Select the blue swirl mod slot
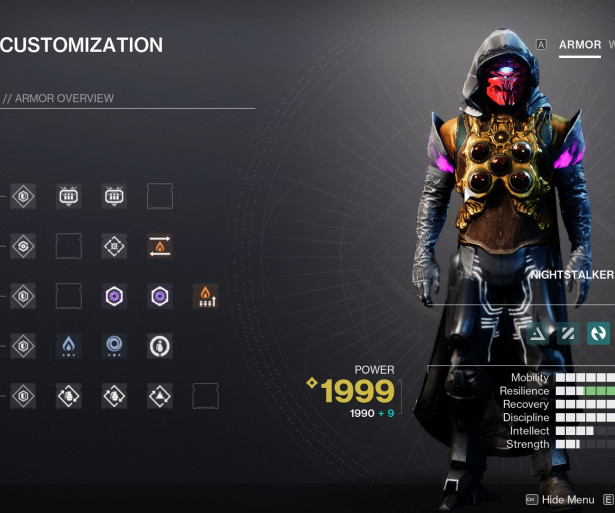The width and height of the screenshot is (615, 513). pos(114,346)
